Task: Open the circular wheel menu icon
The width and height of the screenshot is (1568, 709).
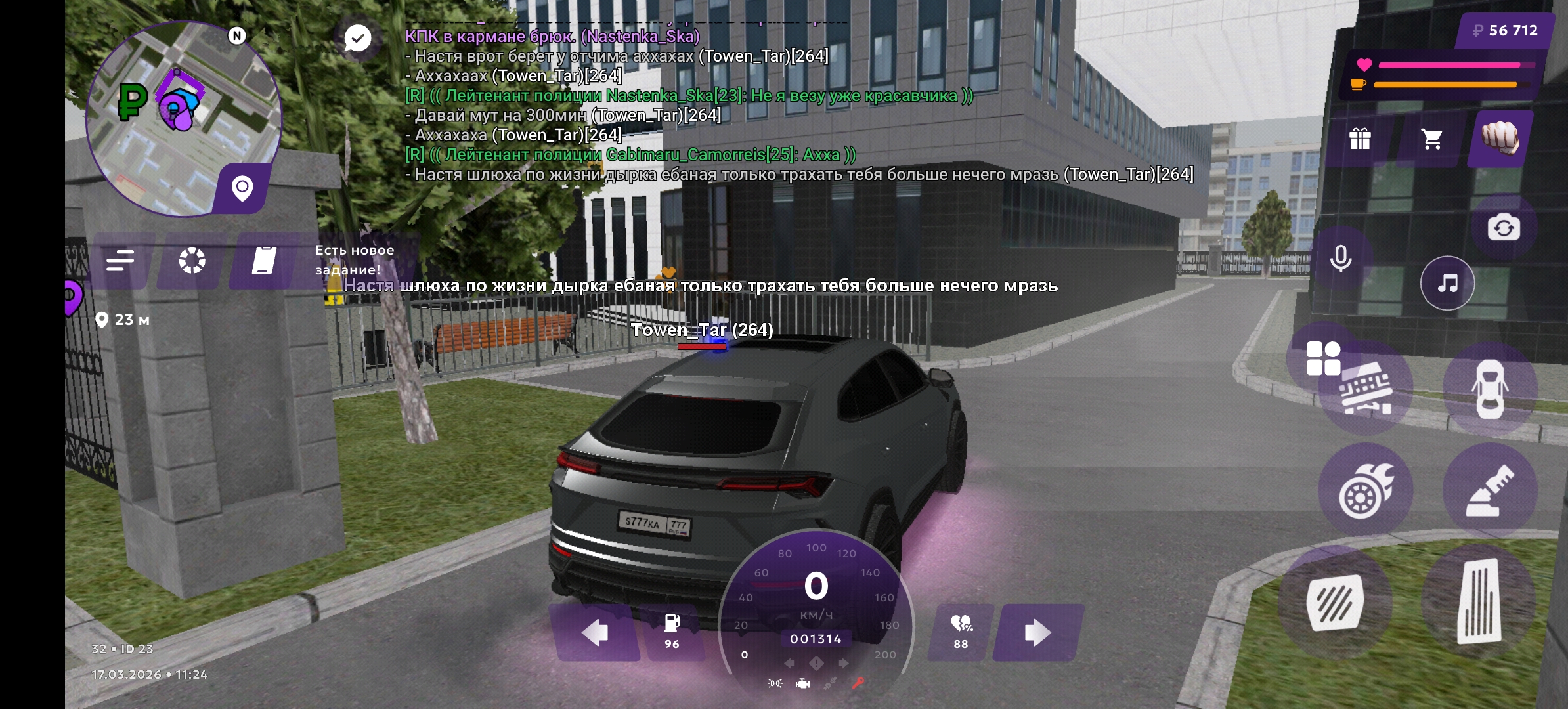Action: (192, 261)
